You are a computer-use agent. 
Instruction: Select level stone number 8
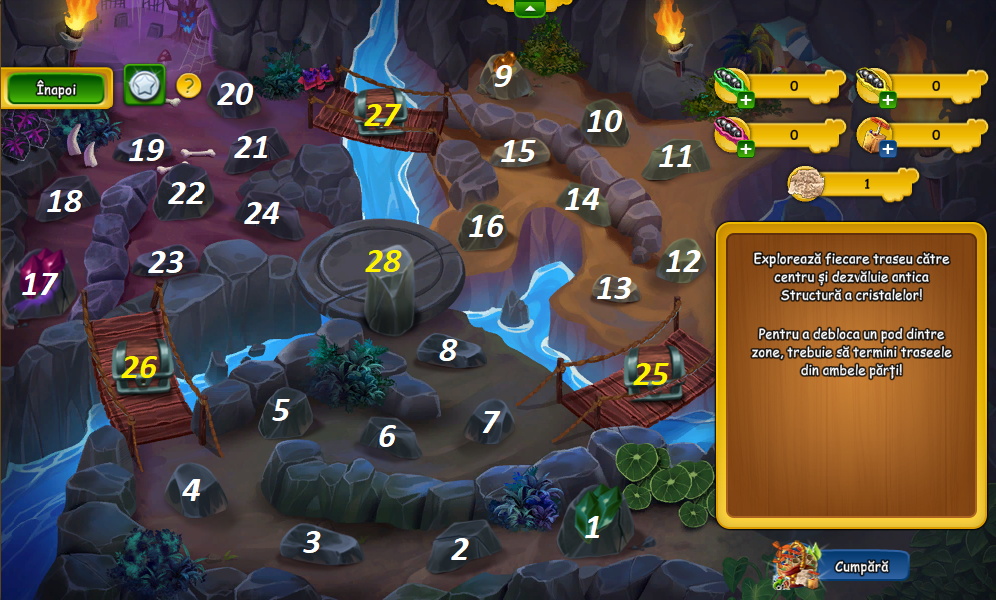coord(449,350)
